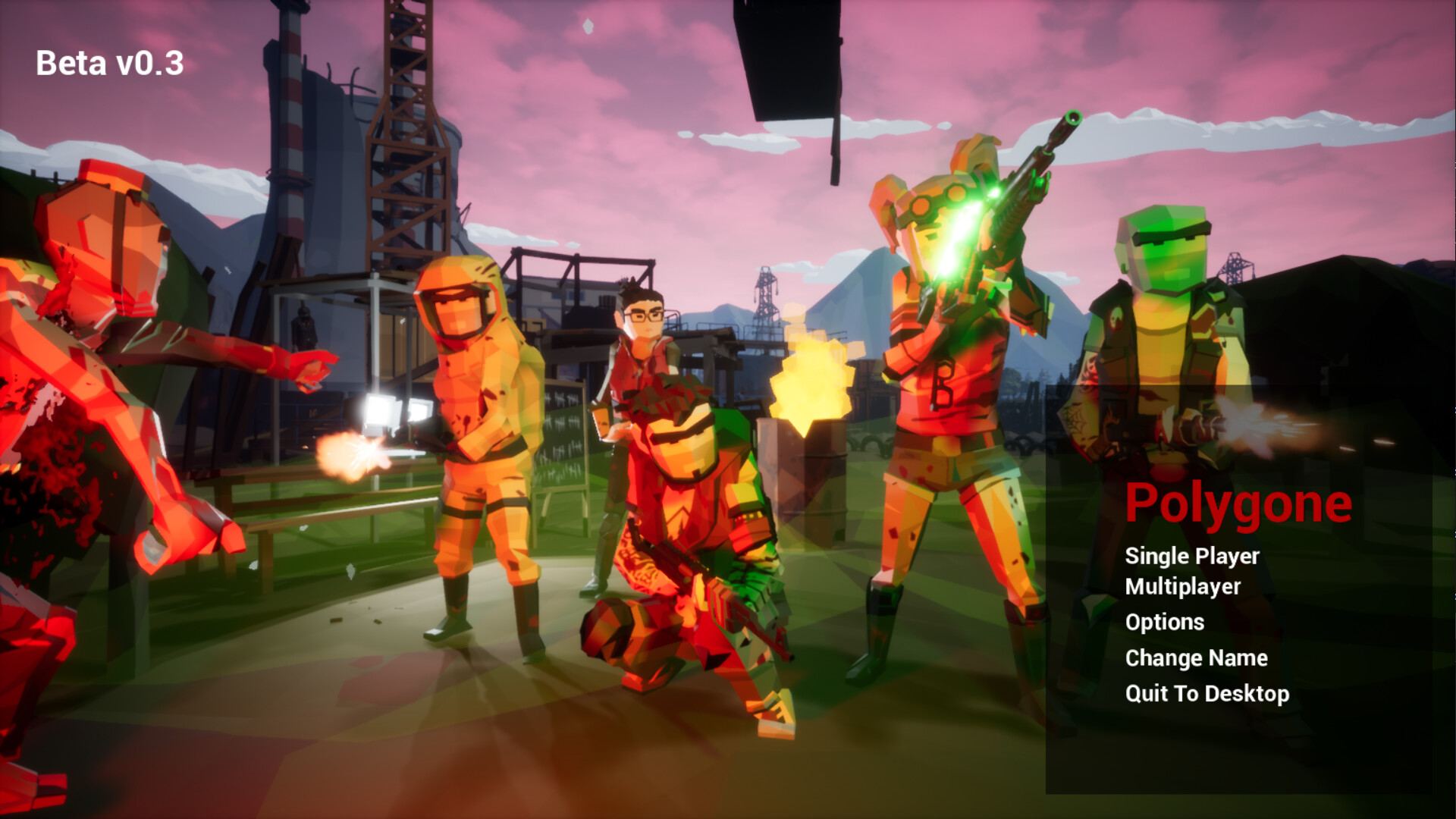Open the Multiplayer menu
Screen dimensions: 1456x819
coord(1182,587)
